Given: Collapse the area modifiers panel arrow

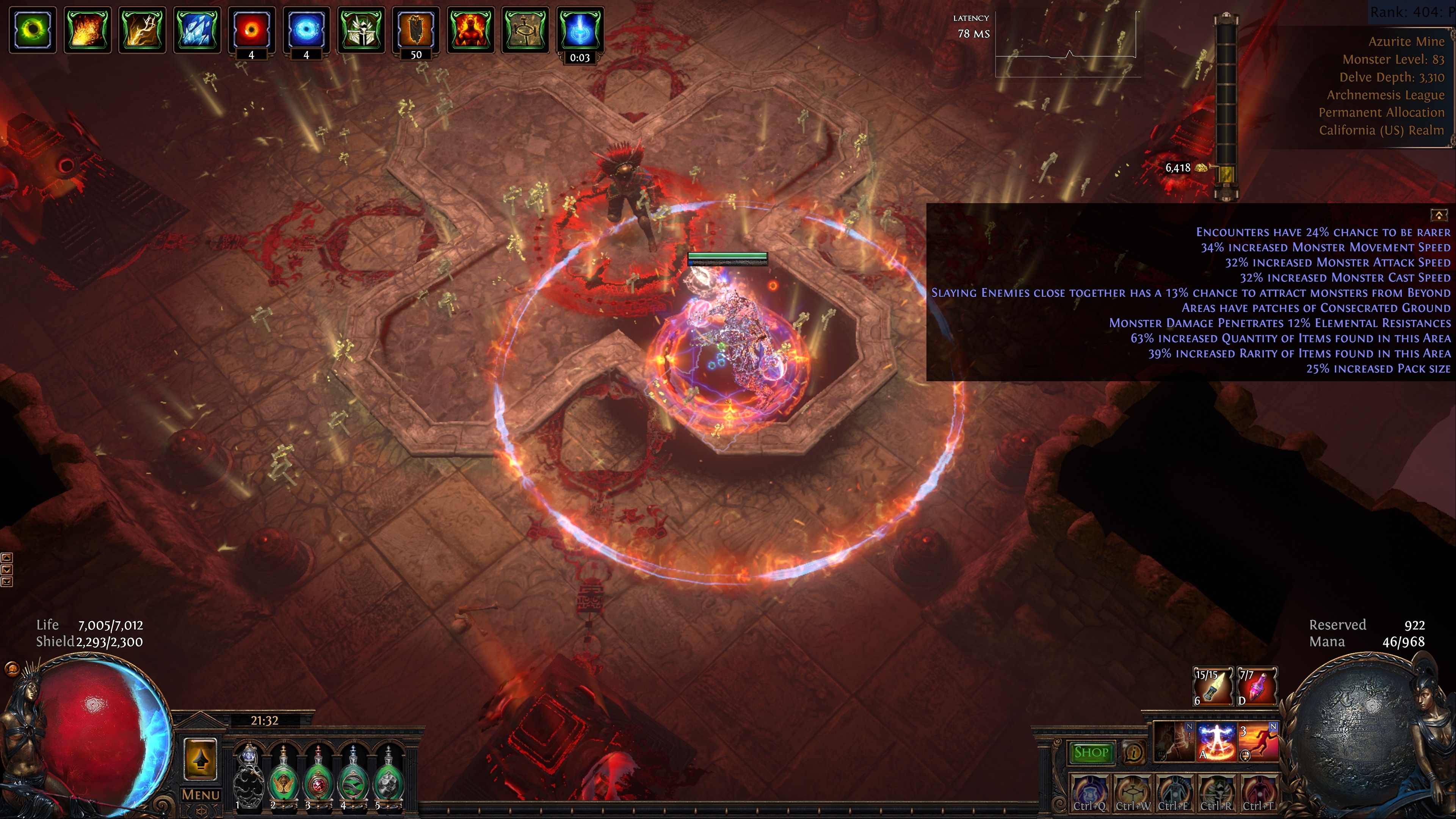Looking at the screenshot, I should coord(1439,215).
